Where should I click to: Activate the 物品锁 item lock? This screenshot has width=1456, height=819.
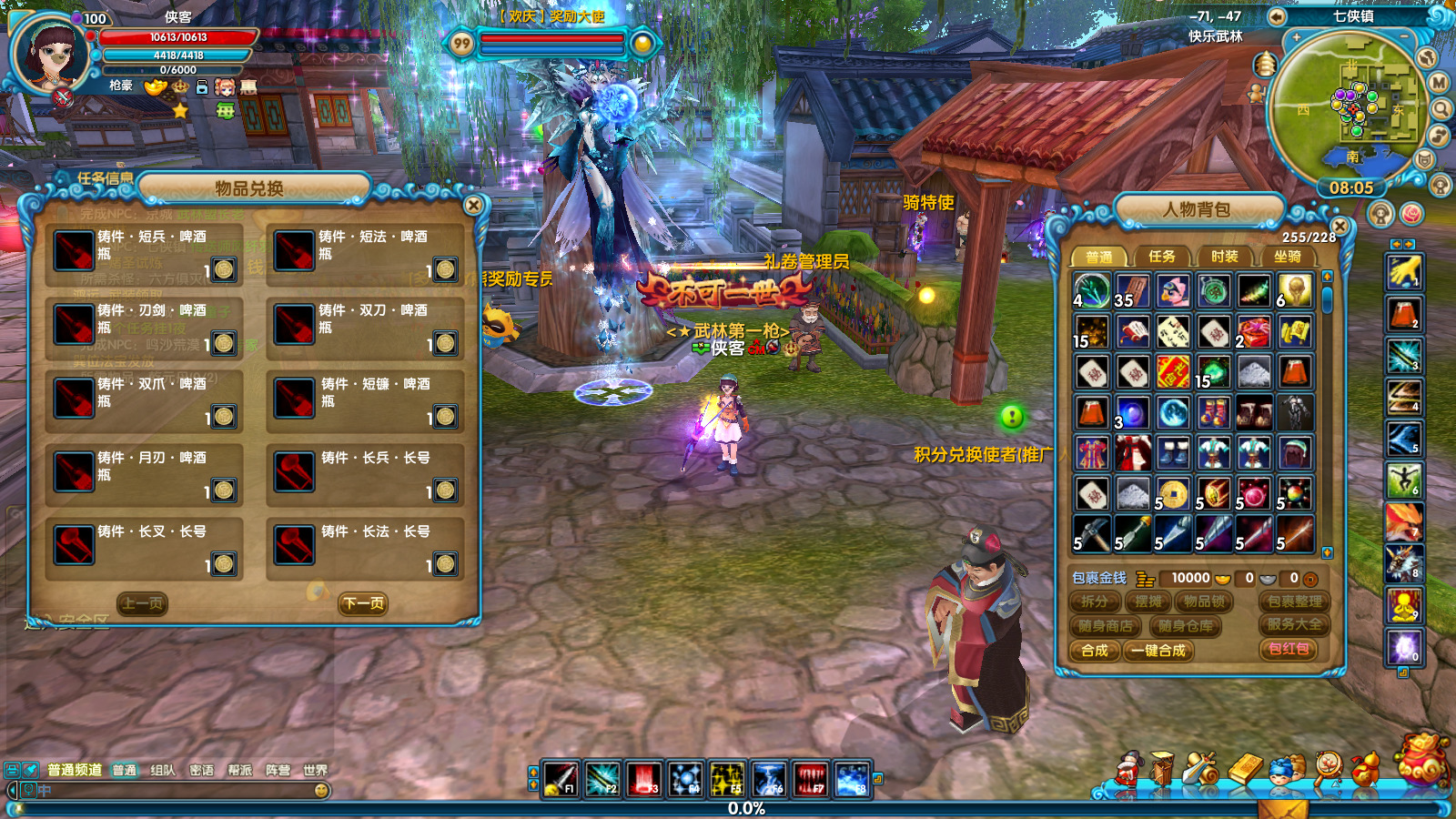click(1204, 602)
